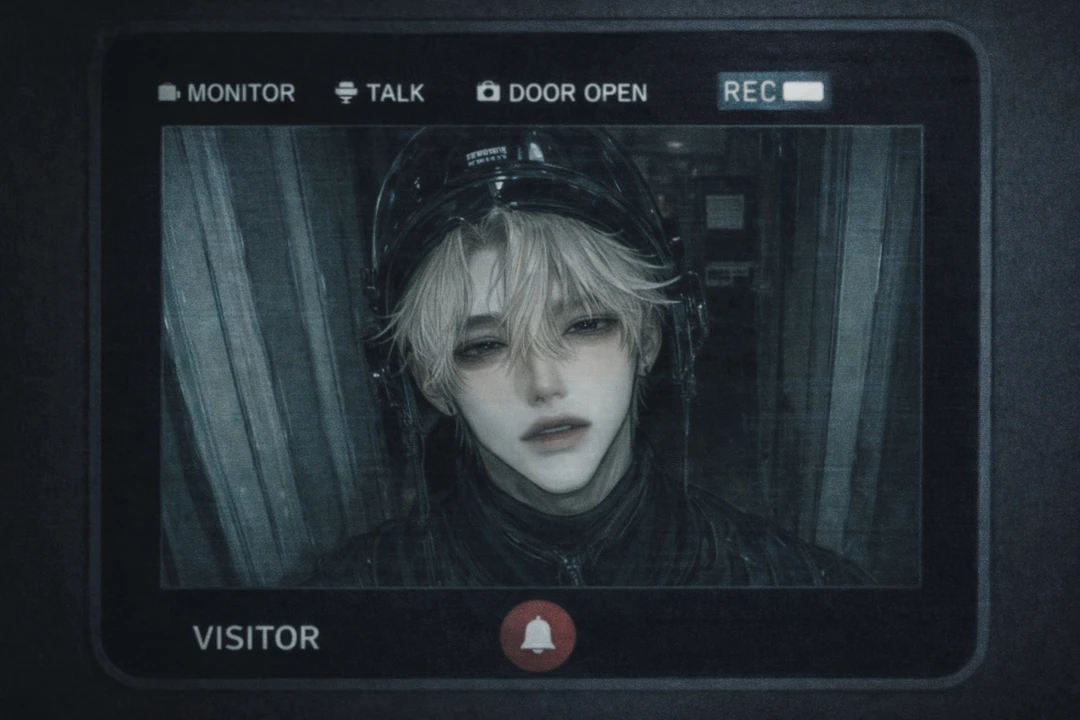Activate the TALK intercom button
The image size is (1080, 720).
coord(380,93)
